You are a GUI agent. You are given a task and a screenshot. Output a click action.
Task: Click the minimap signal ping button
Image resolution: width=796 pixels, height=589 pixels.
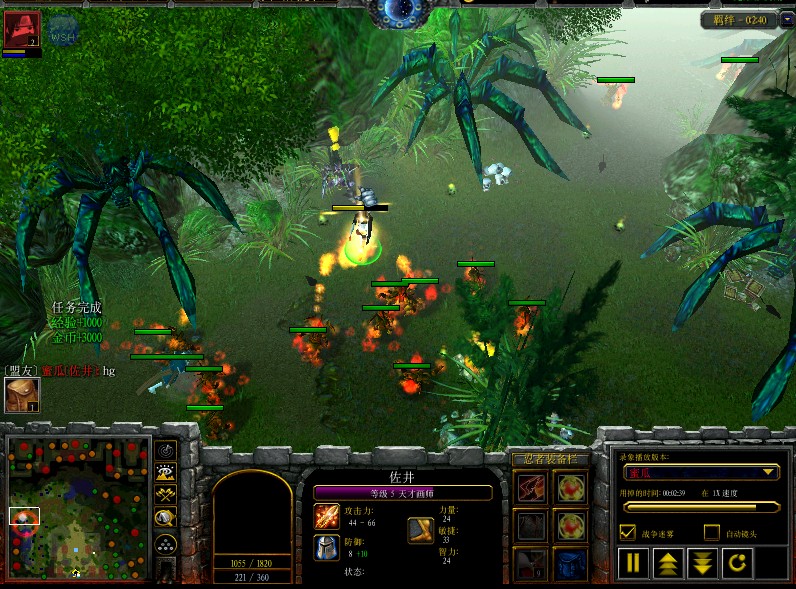(166, 451)
